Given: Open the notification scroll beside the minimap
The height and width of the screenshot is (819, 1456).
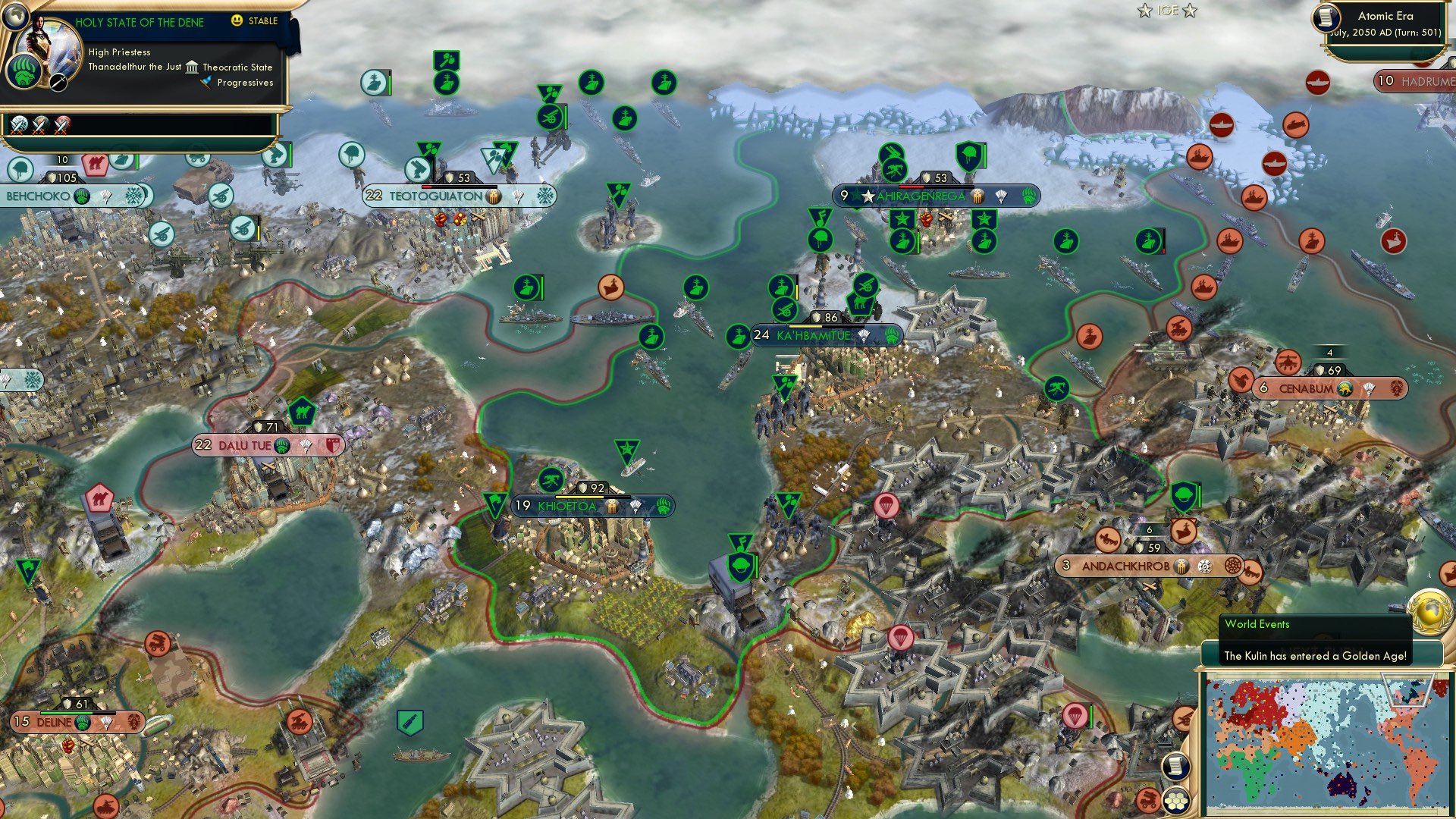Looking at the screenshot, I should 1176,766.
